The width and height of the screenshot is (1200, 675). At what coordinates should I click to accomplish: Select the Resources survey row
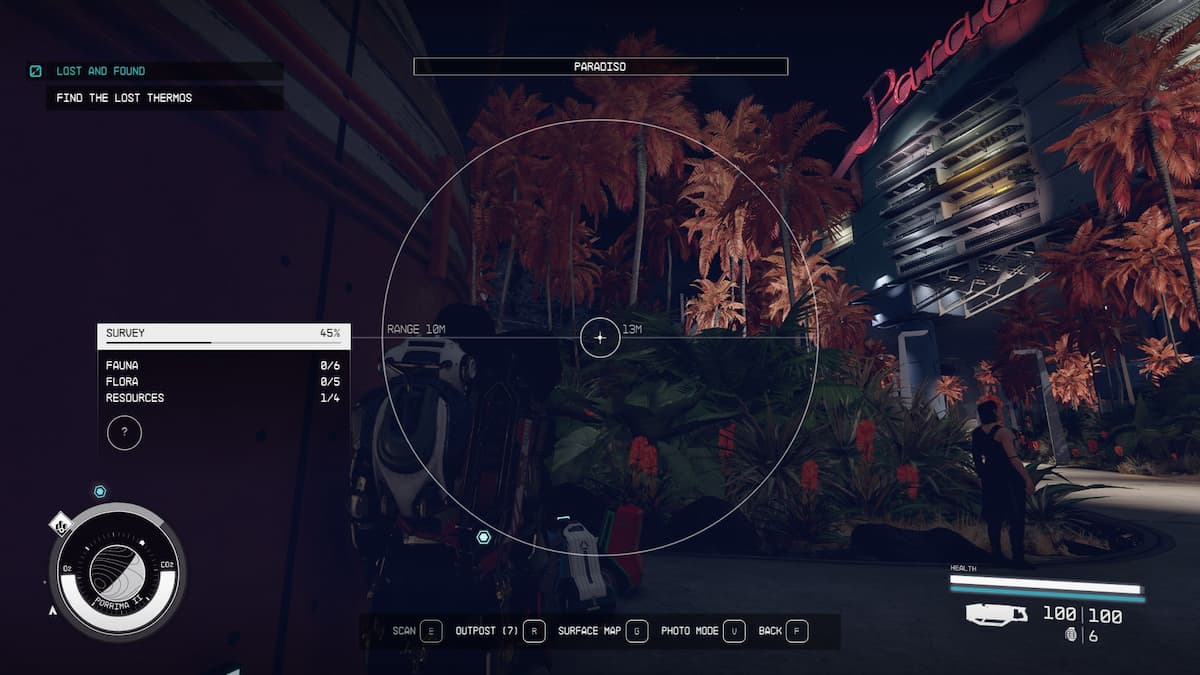point(223,398)
